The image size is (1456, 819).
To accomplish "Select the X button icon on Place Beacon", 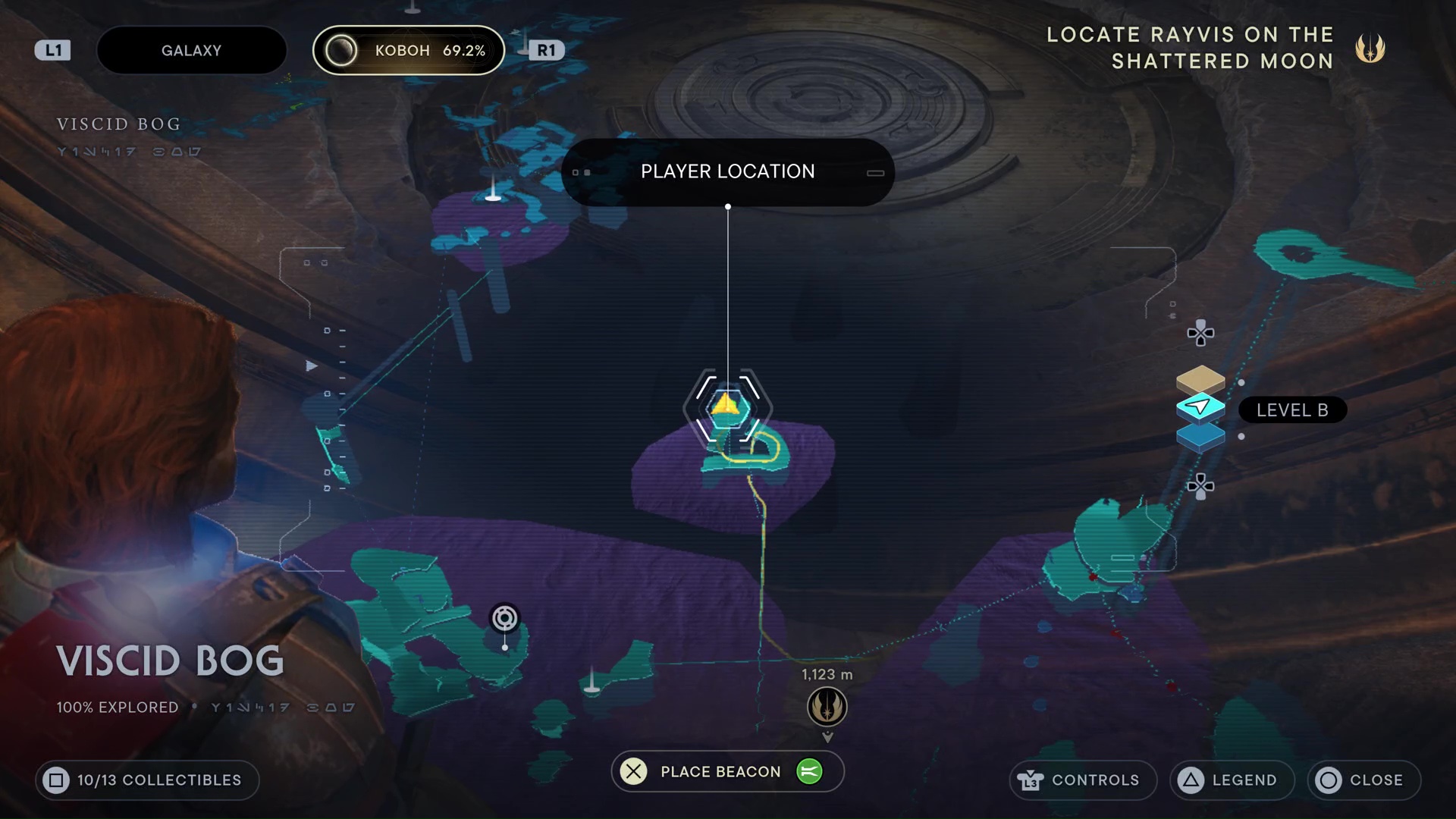I will (633, 771).
